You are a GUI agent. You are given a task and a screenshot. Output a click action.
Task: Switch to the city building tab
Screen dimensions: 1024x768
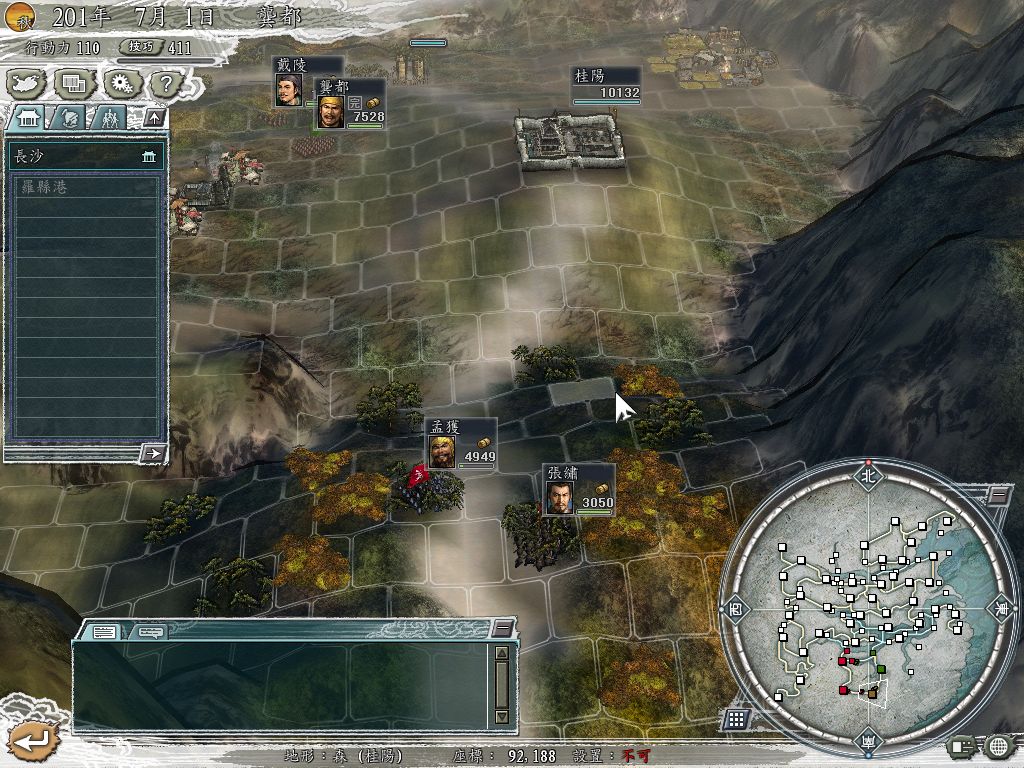pos(27,117)
